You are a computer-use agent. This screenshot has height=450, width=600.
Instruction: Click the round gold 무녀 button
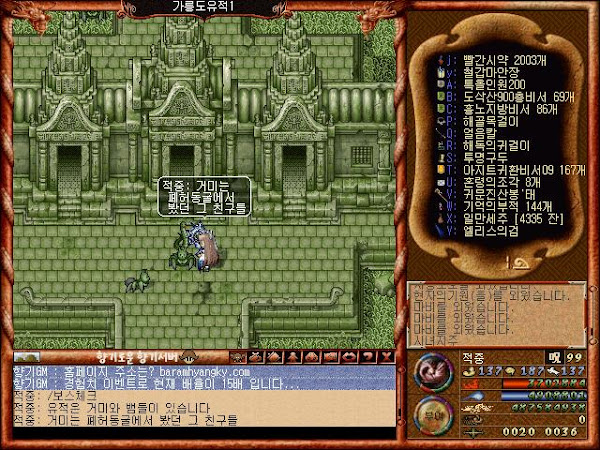pyautogui.click(x=432, y=414)
